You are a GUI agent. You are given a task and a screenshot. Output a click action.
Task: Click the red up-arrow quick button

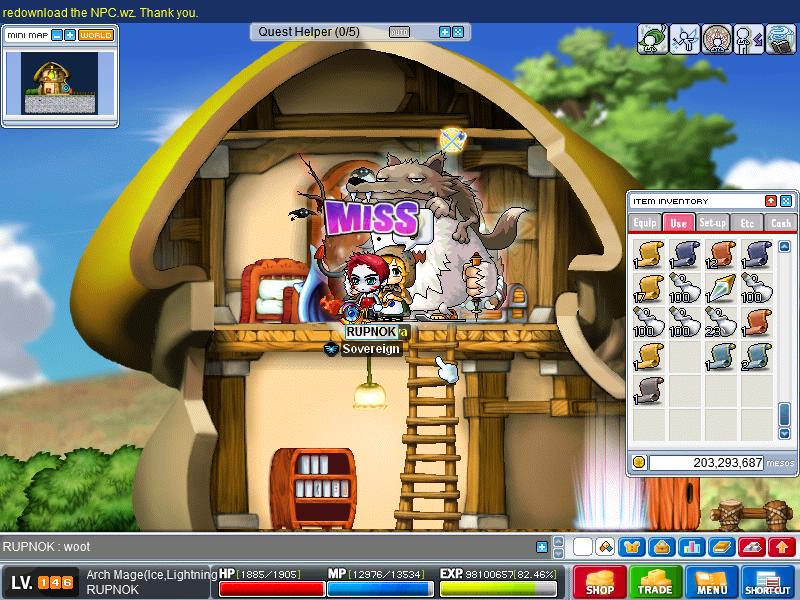pyautogui.click(x=782, y=547)
